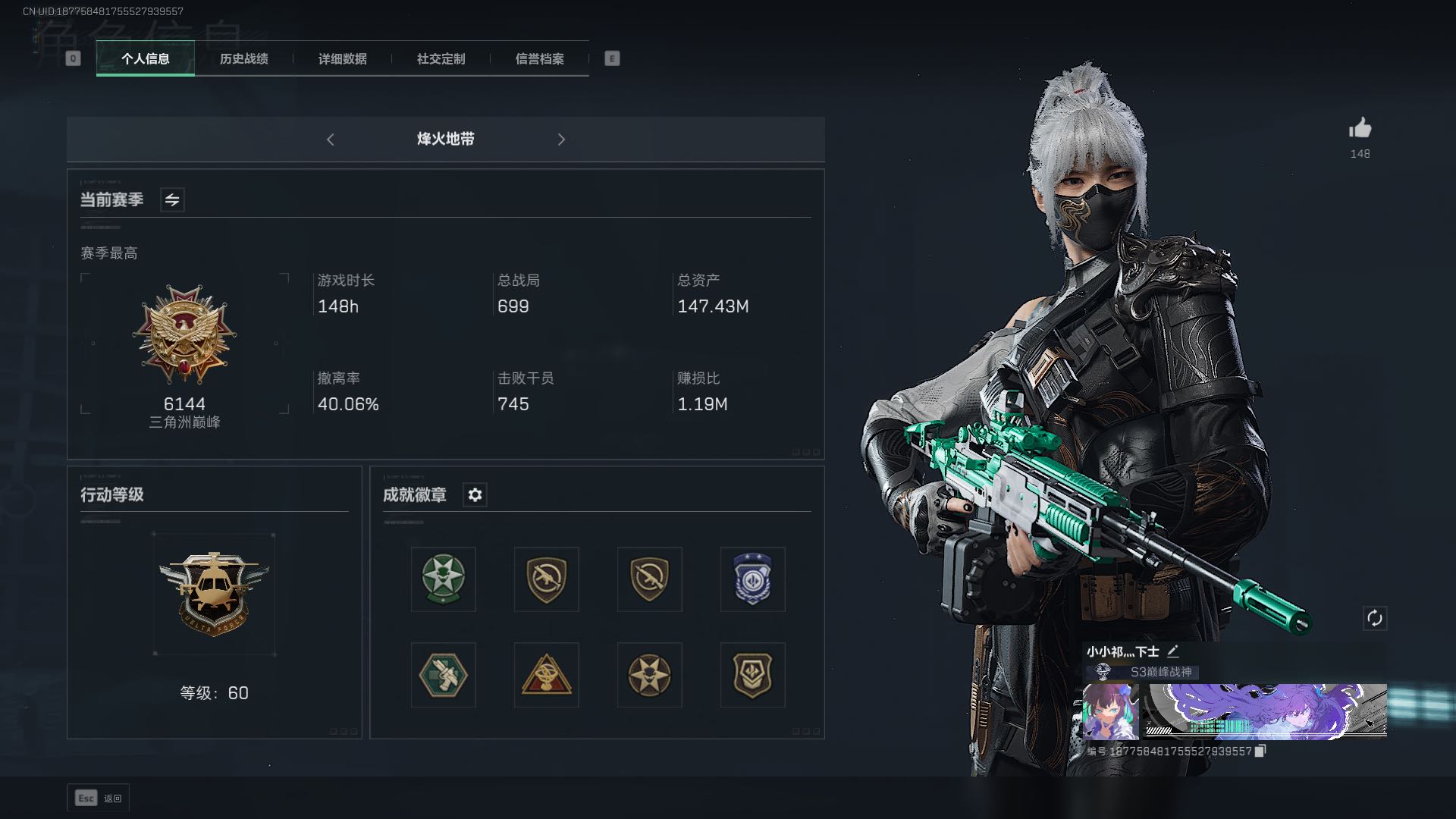1456x819 pixels.
Task: Click the anime avatar portrait
Action: point(1110,711)
